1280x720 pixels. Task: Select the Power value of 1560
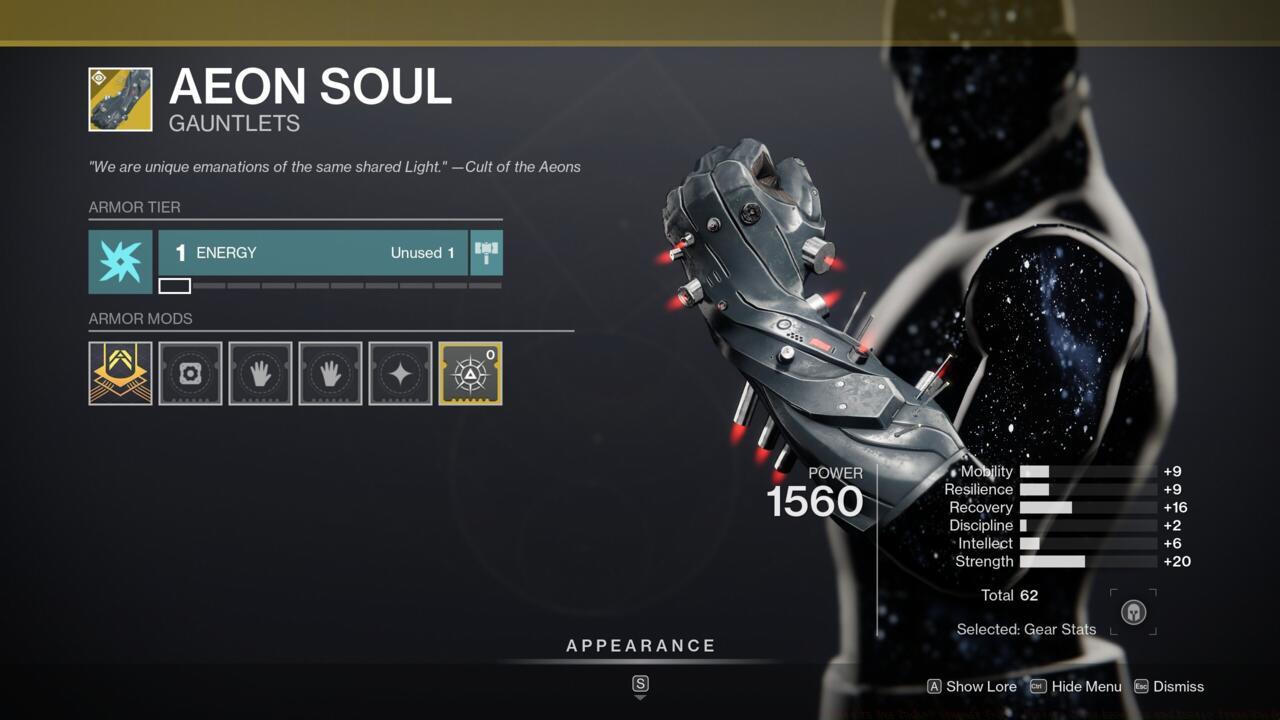pyautogui.click(x=815, y=500)
